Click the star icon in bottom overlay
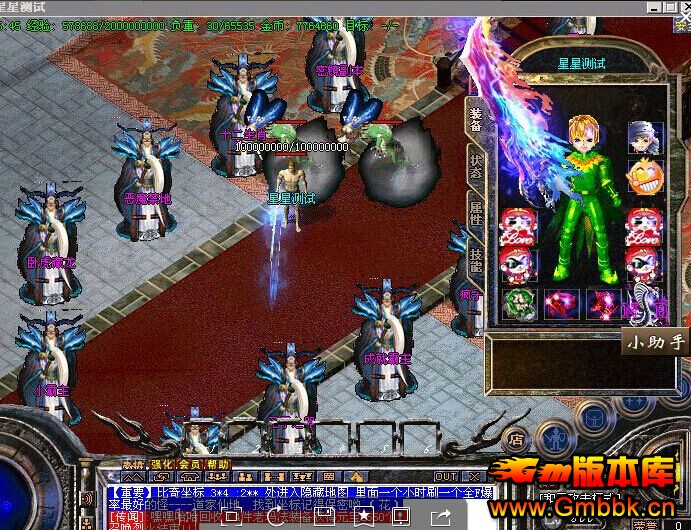Viewport: 691px width, 530px height. coord(365,516)
